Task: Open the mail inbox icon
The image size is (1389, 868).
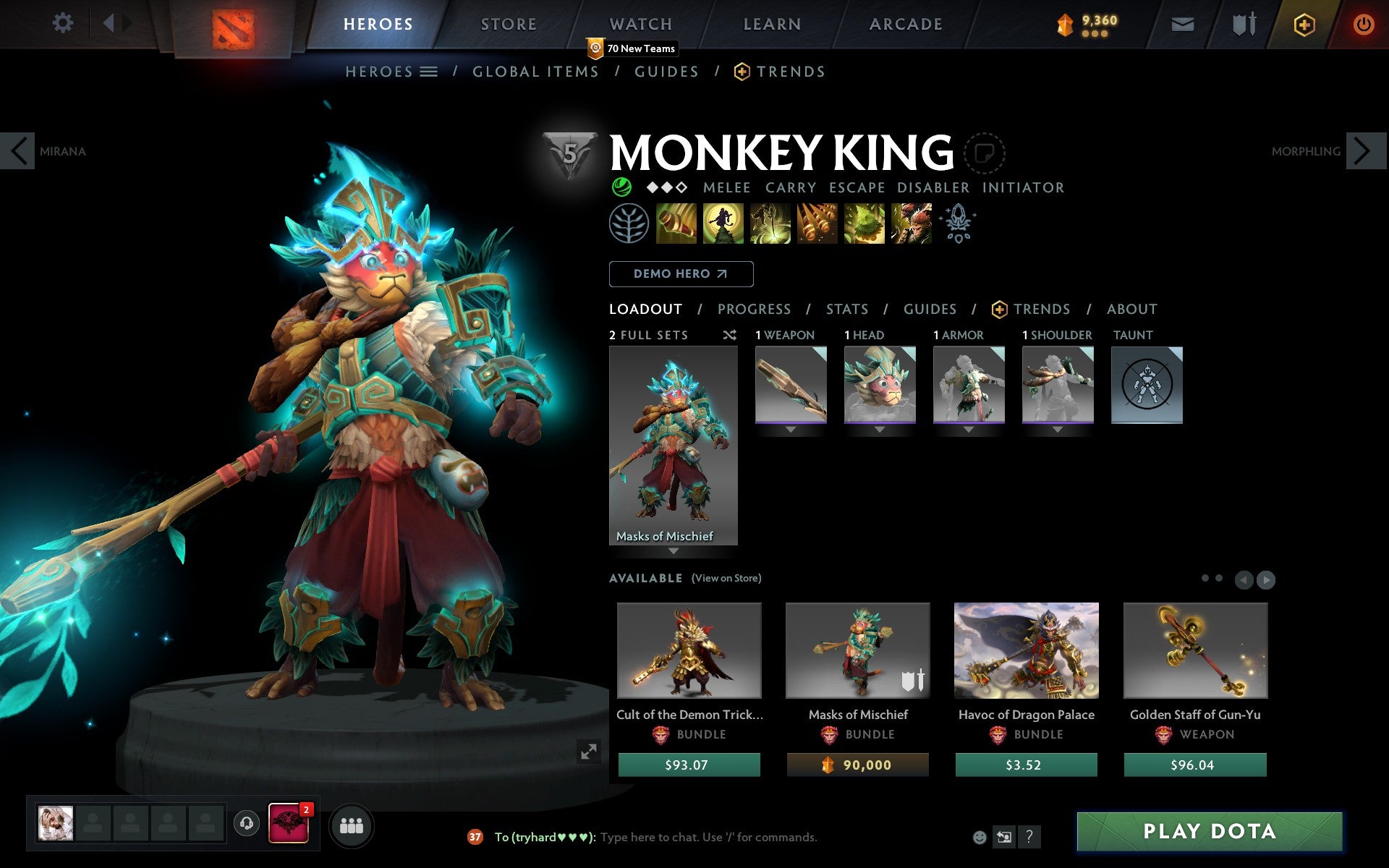Action: [1182, 24]
